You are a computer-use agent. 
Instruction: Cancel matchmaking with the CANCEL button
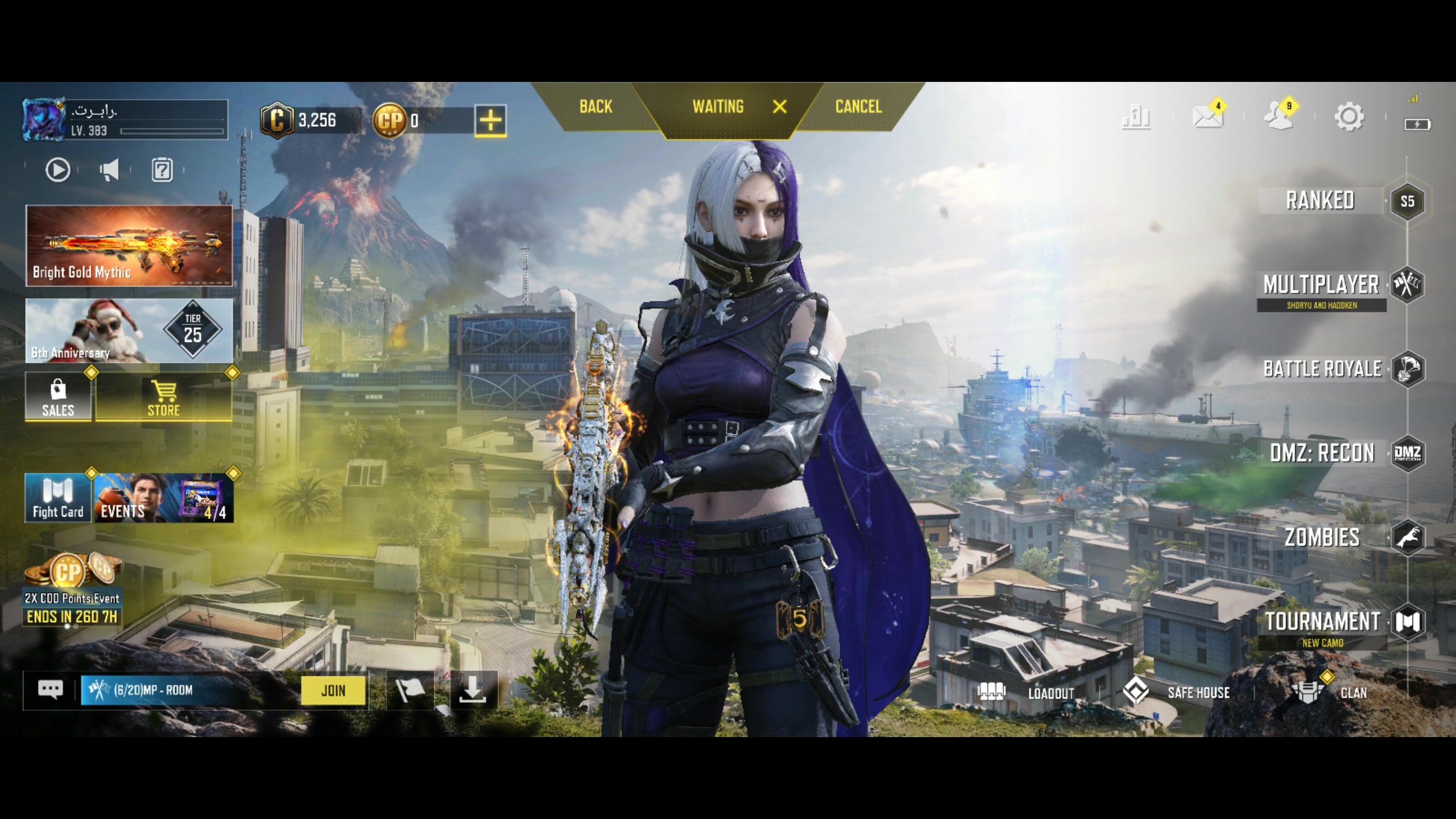point(858,107)
